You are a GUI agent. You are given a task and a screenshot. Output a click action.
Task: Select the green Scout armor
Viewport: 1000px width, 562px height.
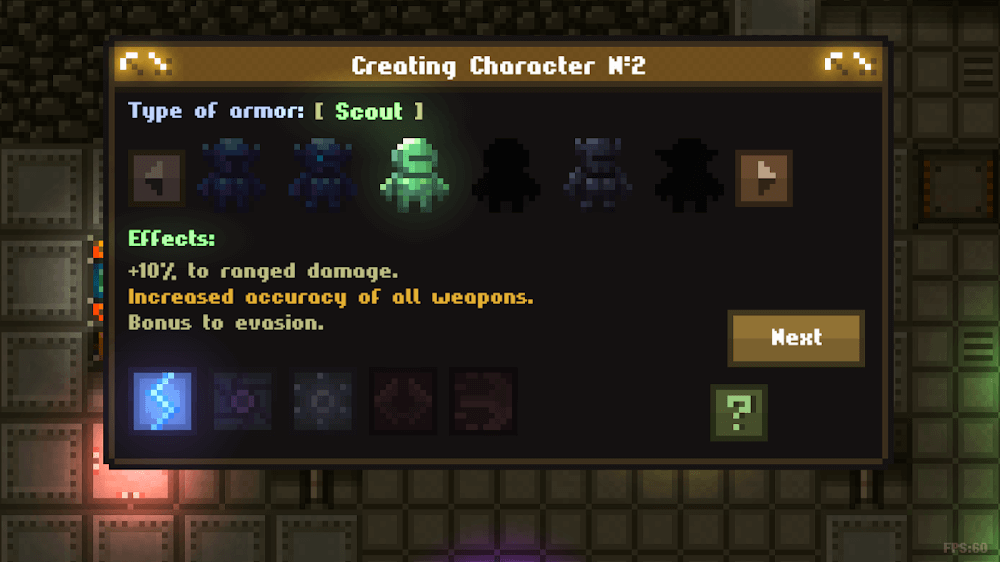[414, 178]
